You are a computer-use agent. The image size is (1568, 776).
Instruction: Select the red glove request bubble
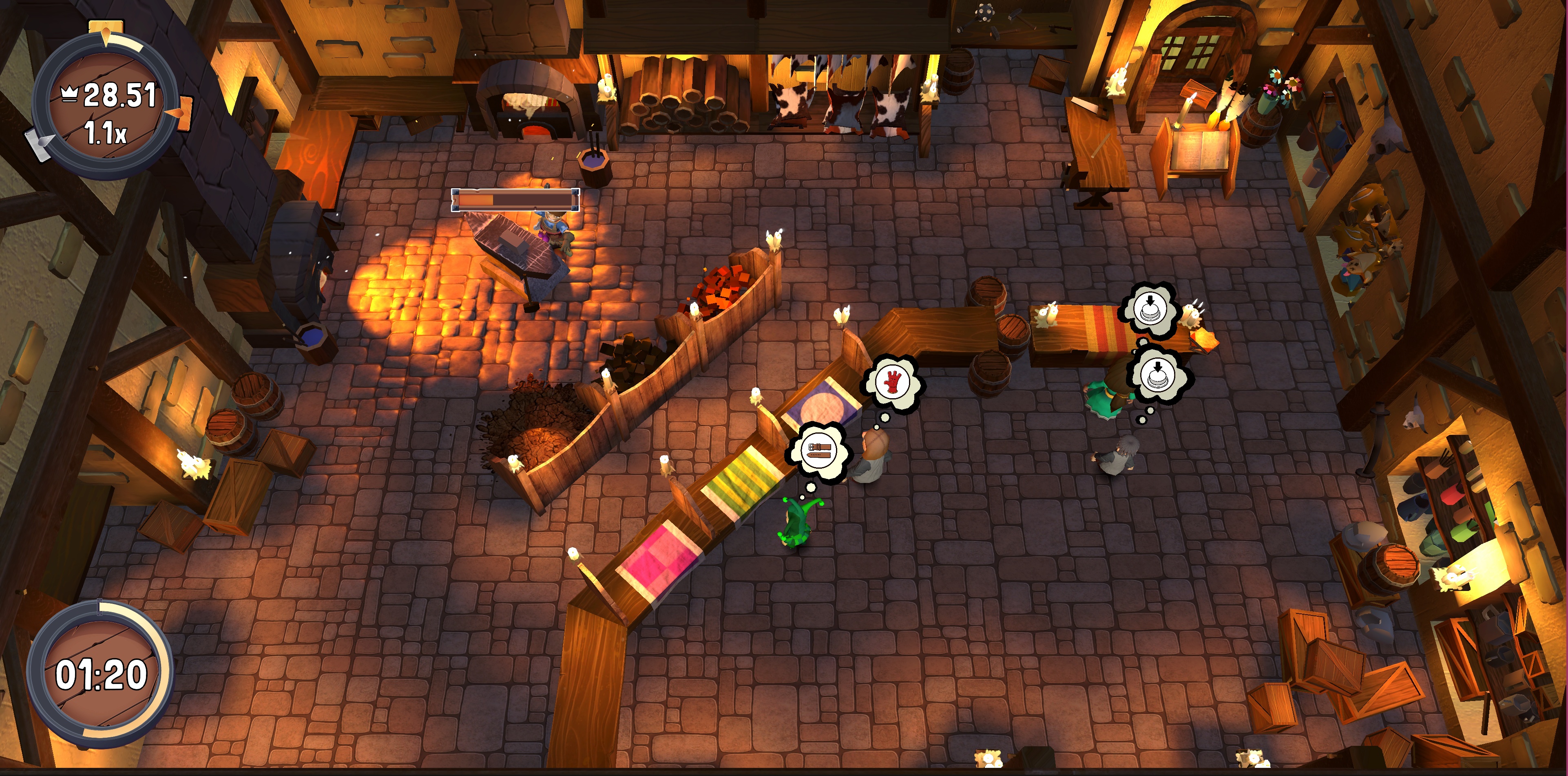tap(893, 383)
